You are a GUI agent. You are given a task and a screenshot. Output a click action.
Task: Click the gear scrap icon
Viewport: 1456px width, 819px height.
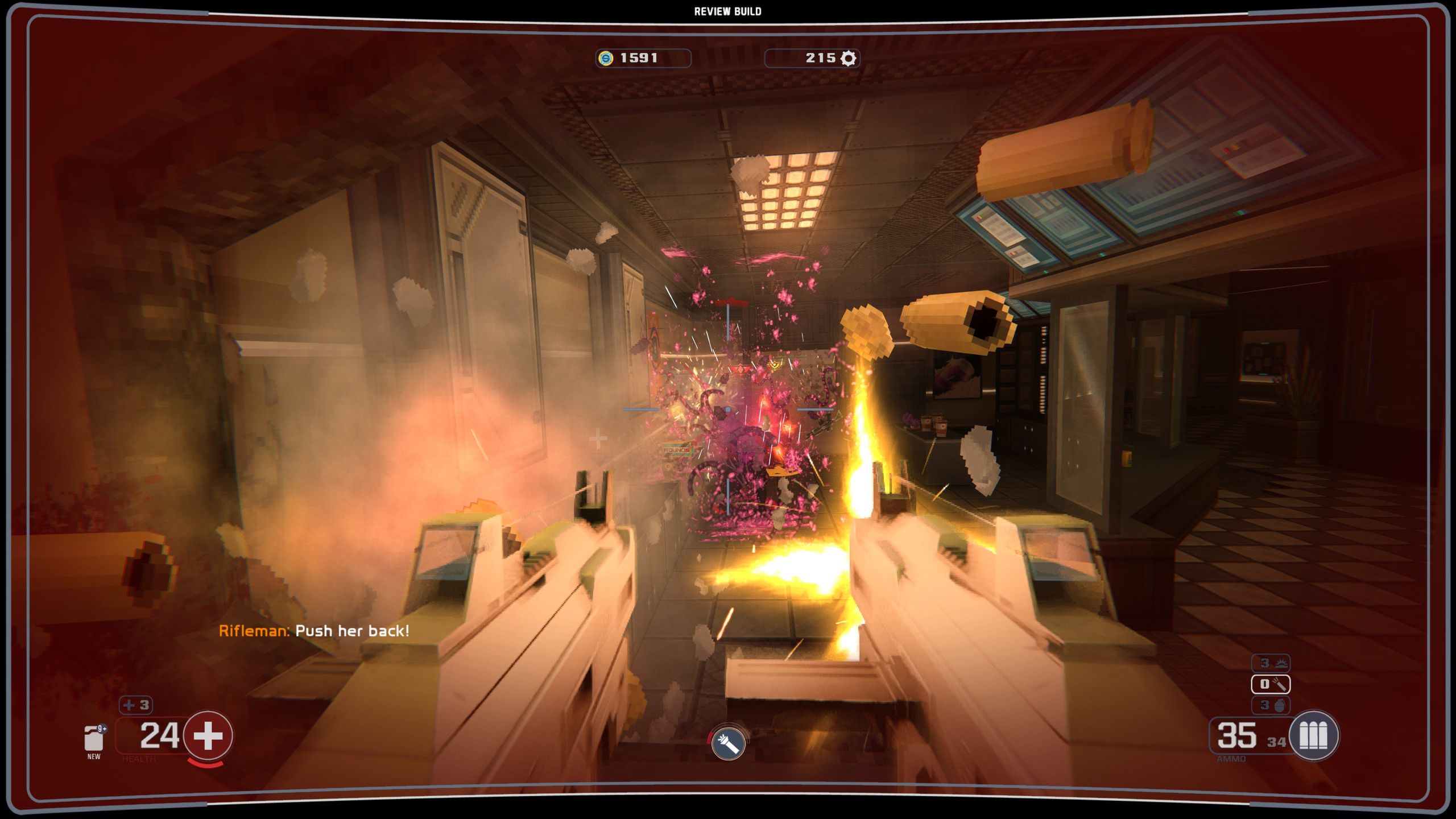coord(848,58)
